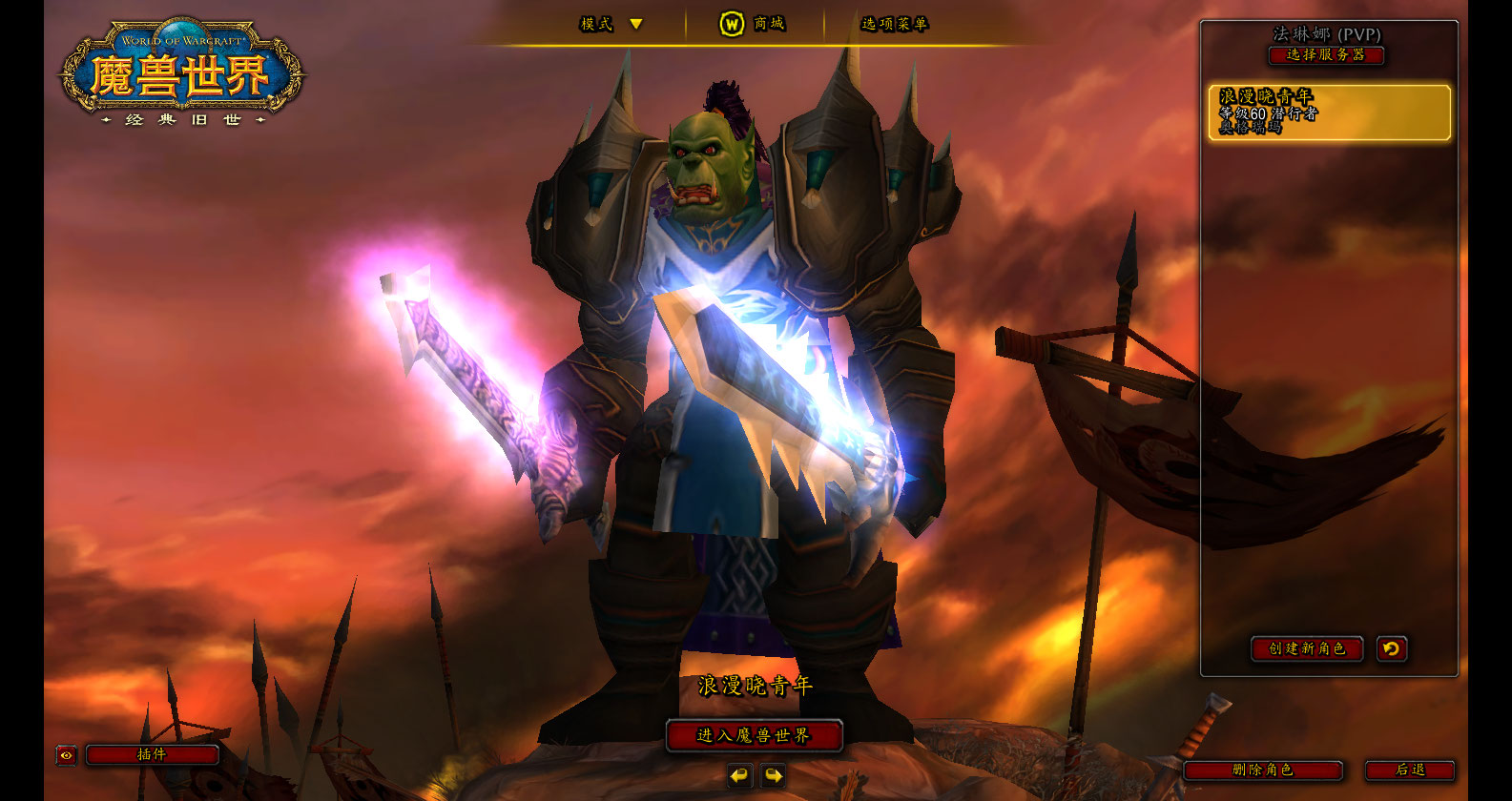The width and height of the screenshot is (1512, 801).
Task: Rotate the character right with the arrow
Action: pyautogui.click(x=774, y=776)
